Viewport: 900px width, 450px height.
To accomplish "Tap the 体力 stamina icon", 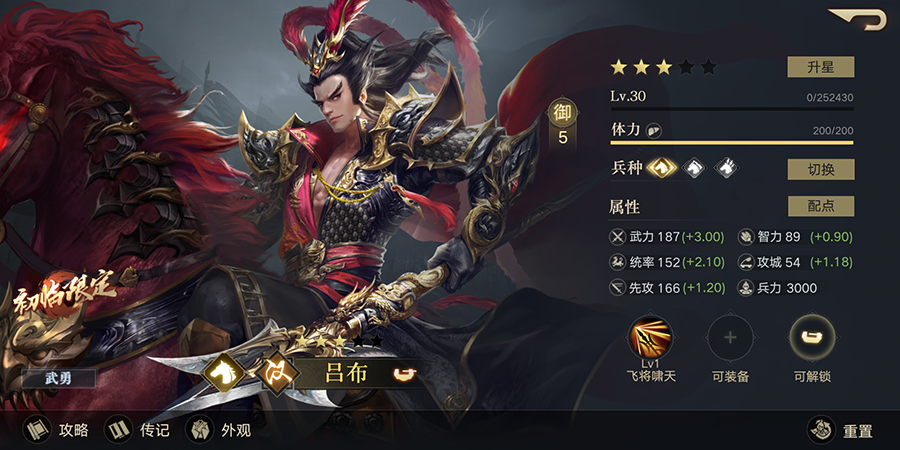I will [x=654, y=130].
